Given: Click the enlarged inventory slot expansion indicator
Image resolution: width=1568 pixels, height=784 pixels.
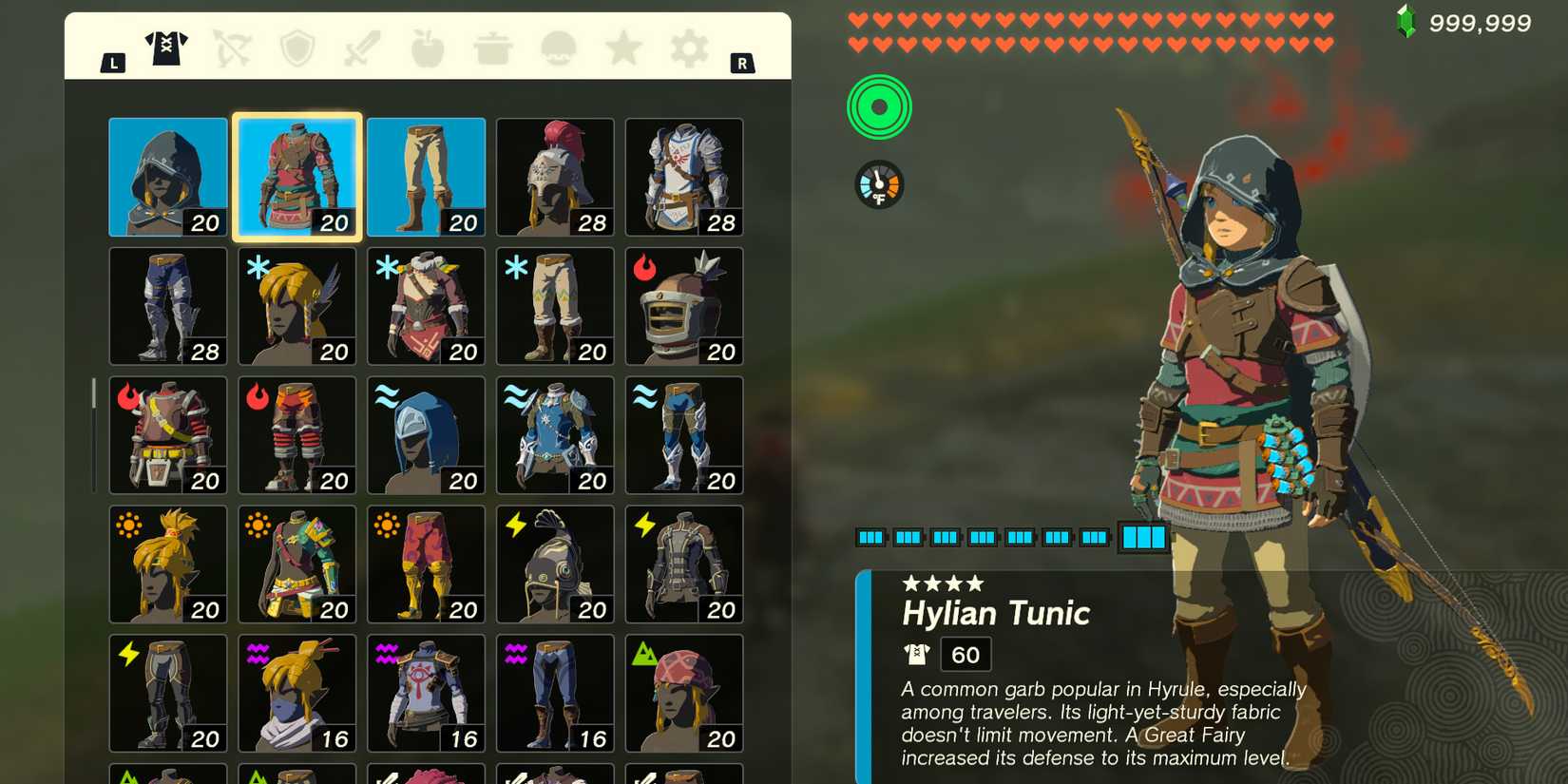Looking at the screenshot, I should coord(1142,537).
